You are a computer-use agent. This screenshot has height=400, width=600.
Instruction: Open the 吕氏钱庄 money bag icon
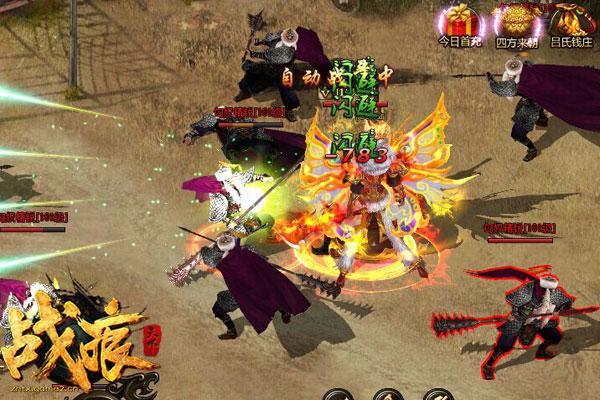tap(568, 21)
